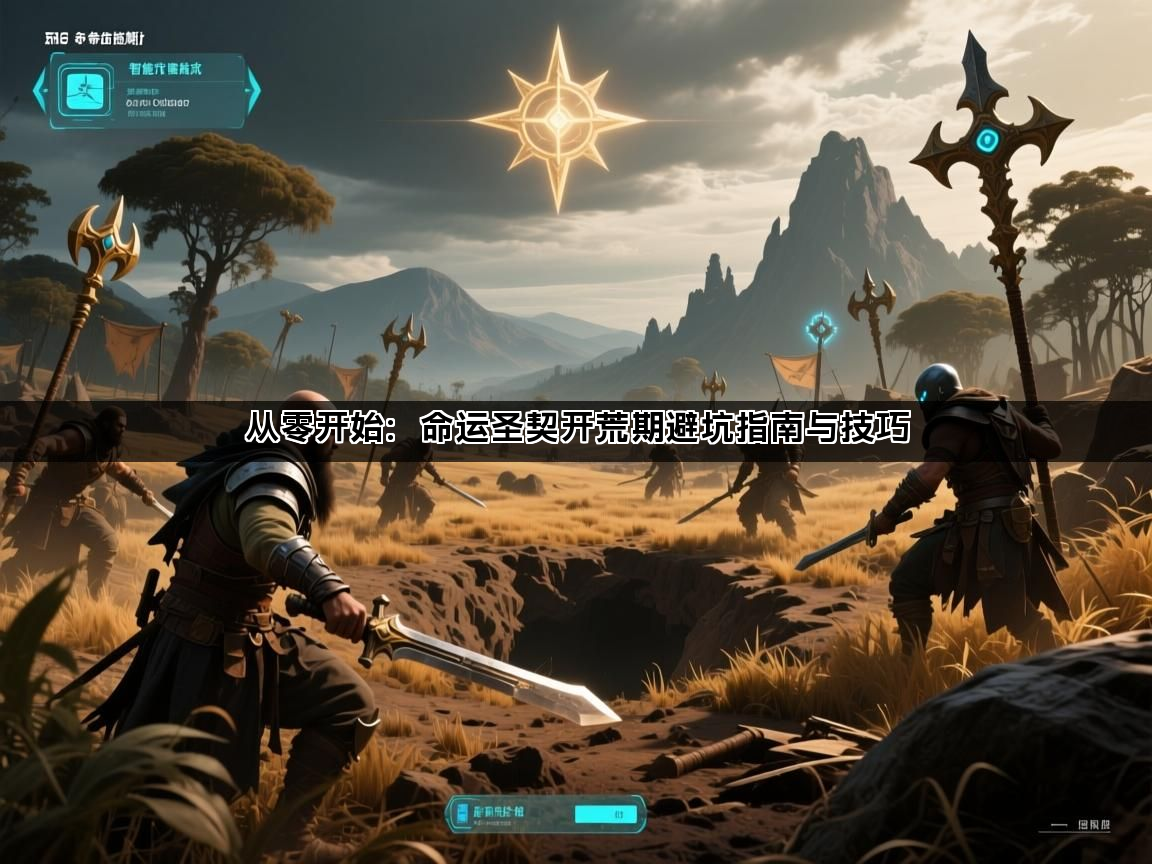Click the bright cyan button in the bottom panel
The width and height of the screenshot is (1152, 864).
point(603,814)
